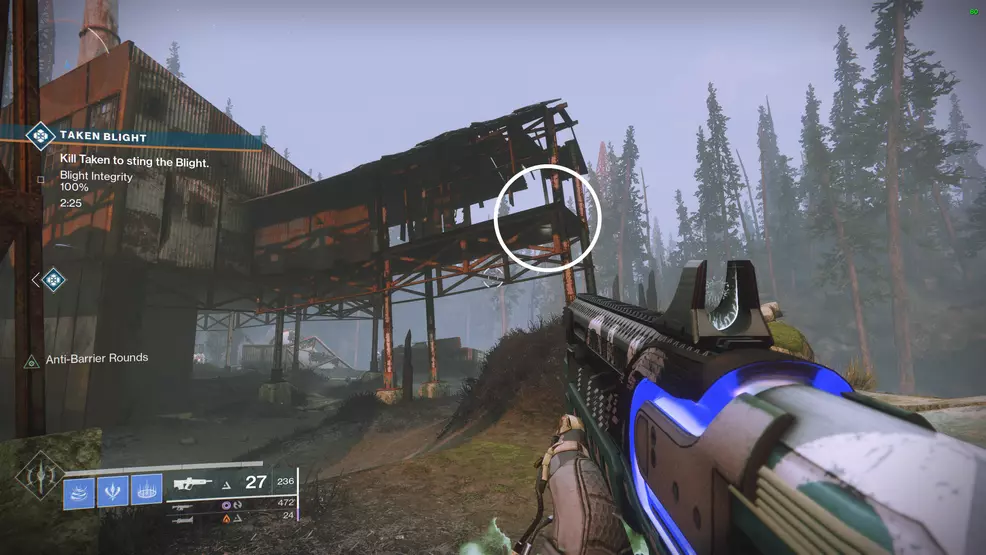Activate the rift class ability icon
This screenshot has width=986, height=555.
point(147,491)
